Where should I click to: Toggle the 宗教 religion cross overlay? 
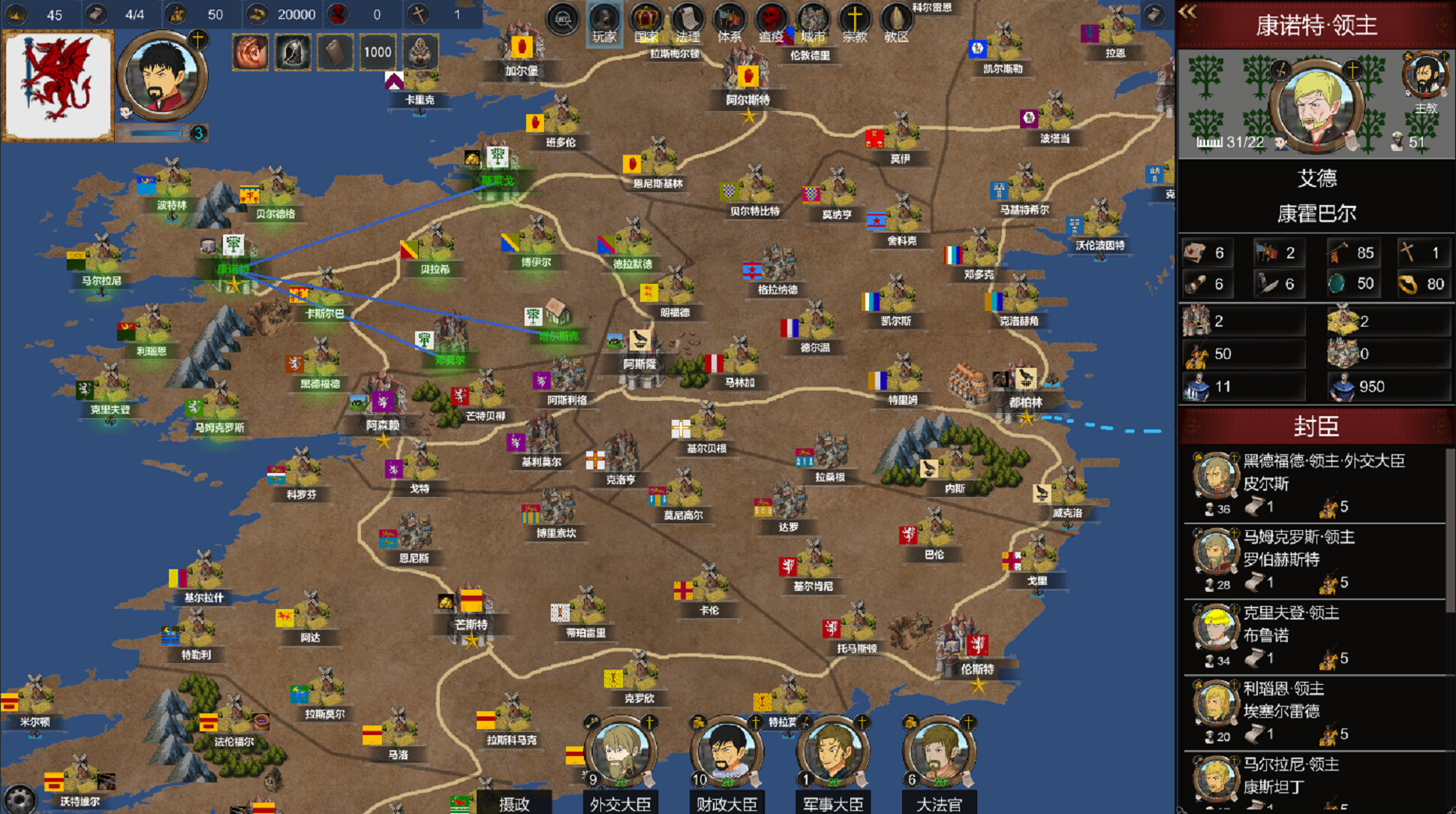point(856,17)
